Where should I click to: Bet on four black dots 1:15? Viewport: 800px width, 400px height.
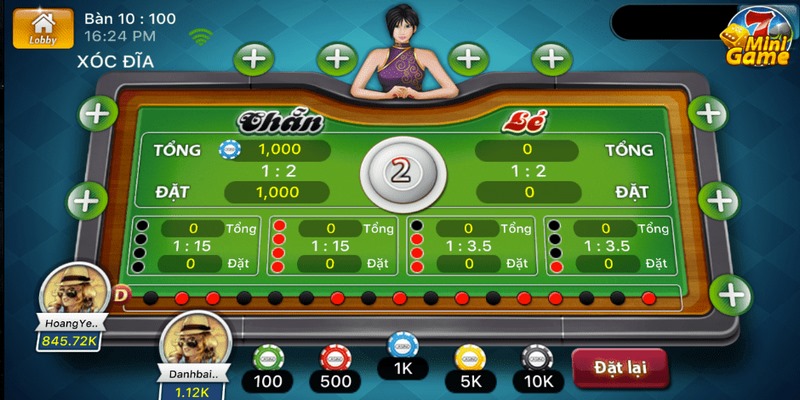tap(194, 246)
